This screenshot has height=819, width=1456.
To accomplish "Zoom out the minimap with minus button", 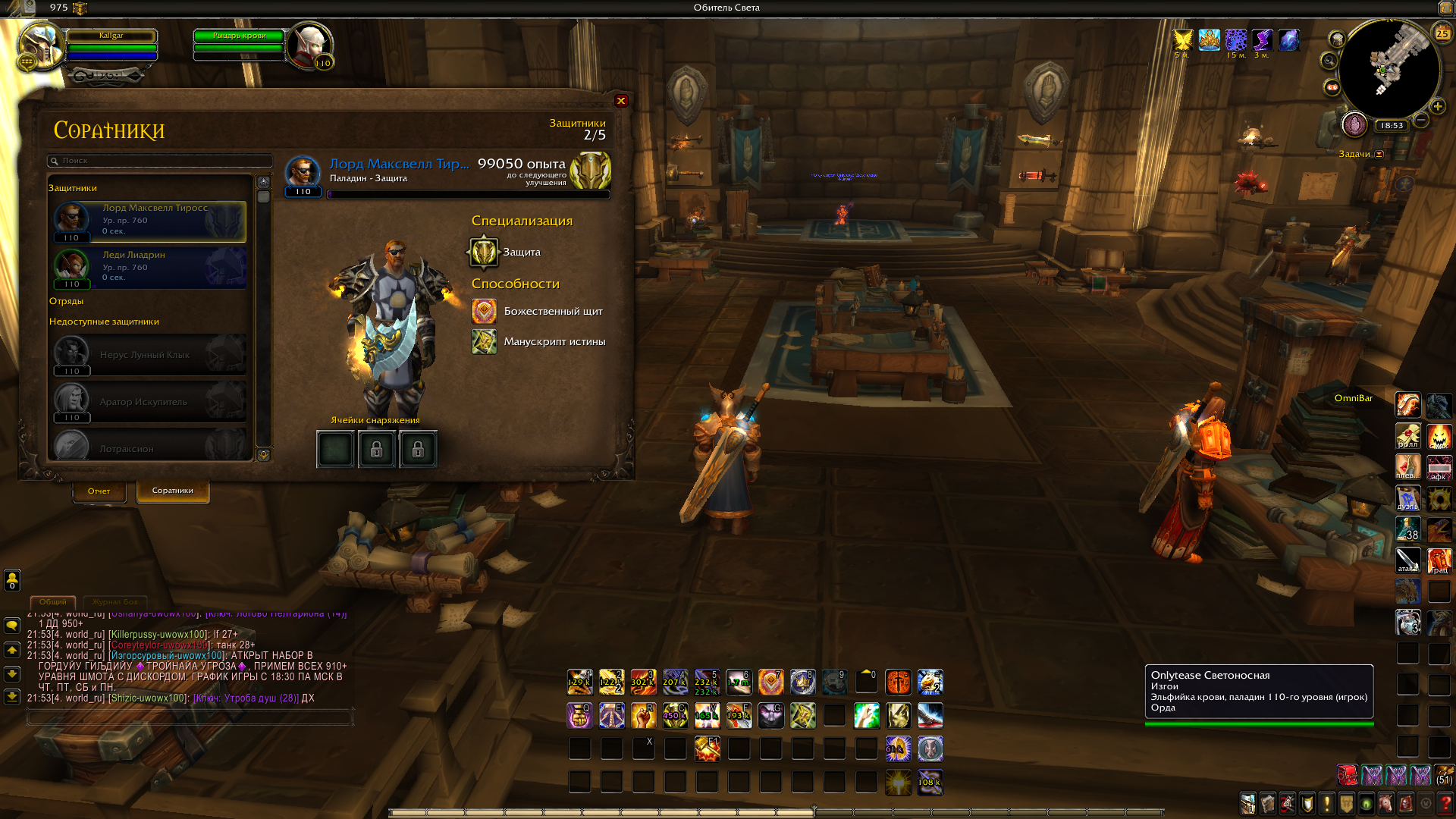I will point(1422,120).
